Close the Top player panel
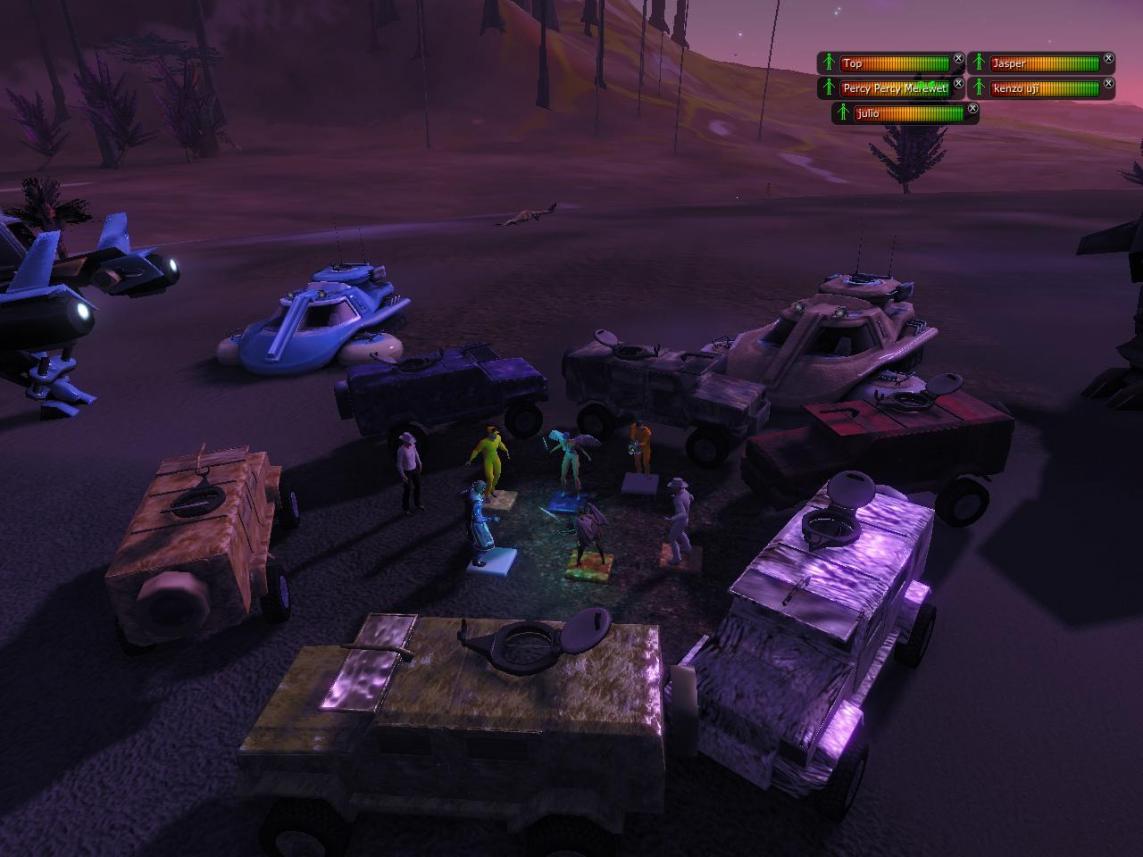1143x857 pixels. (958, 59)
